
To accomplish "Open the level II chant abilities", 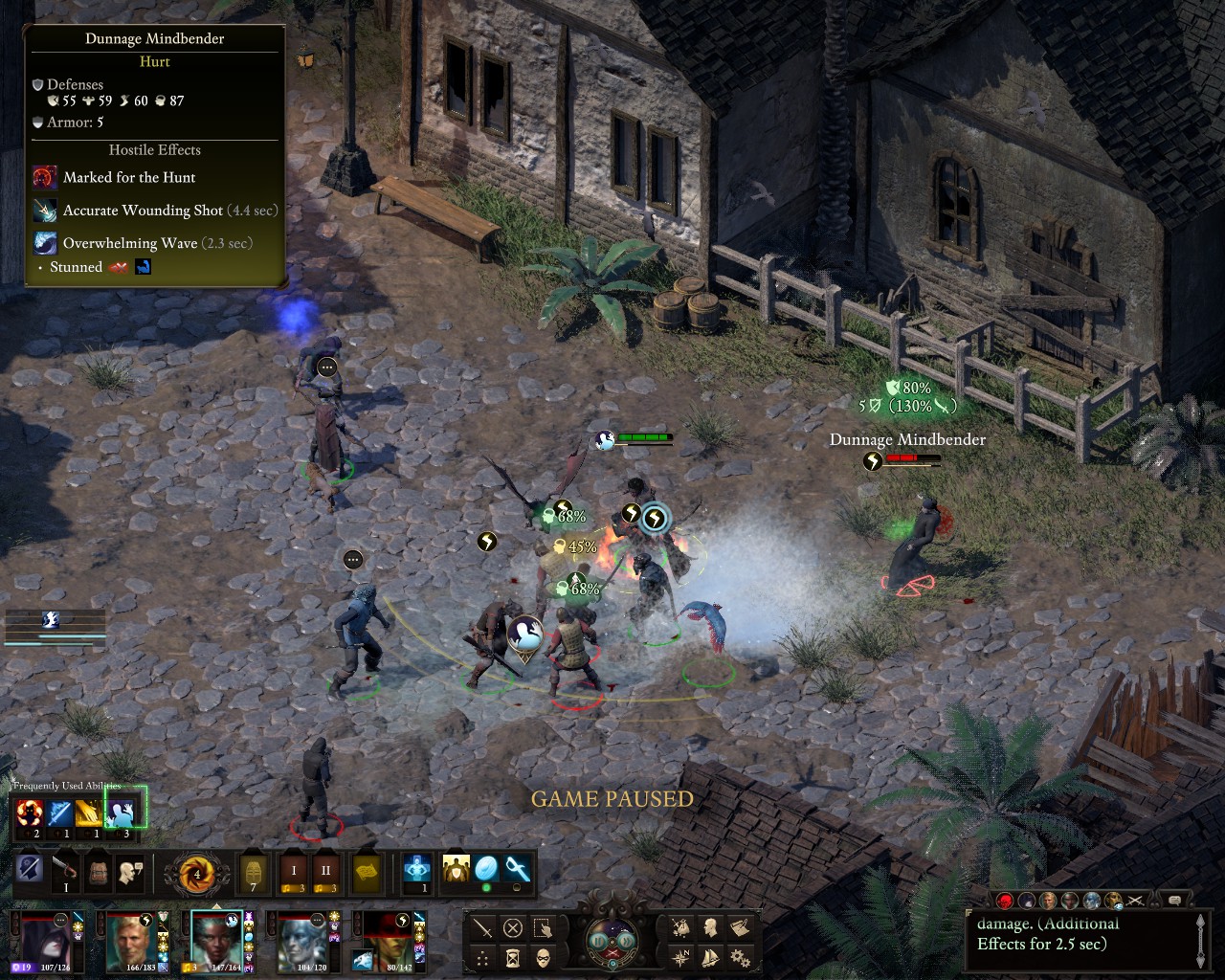I will pyautogui.click(x=325, y=872).
